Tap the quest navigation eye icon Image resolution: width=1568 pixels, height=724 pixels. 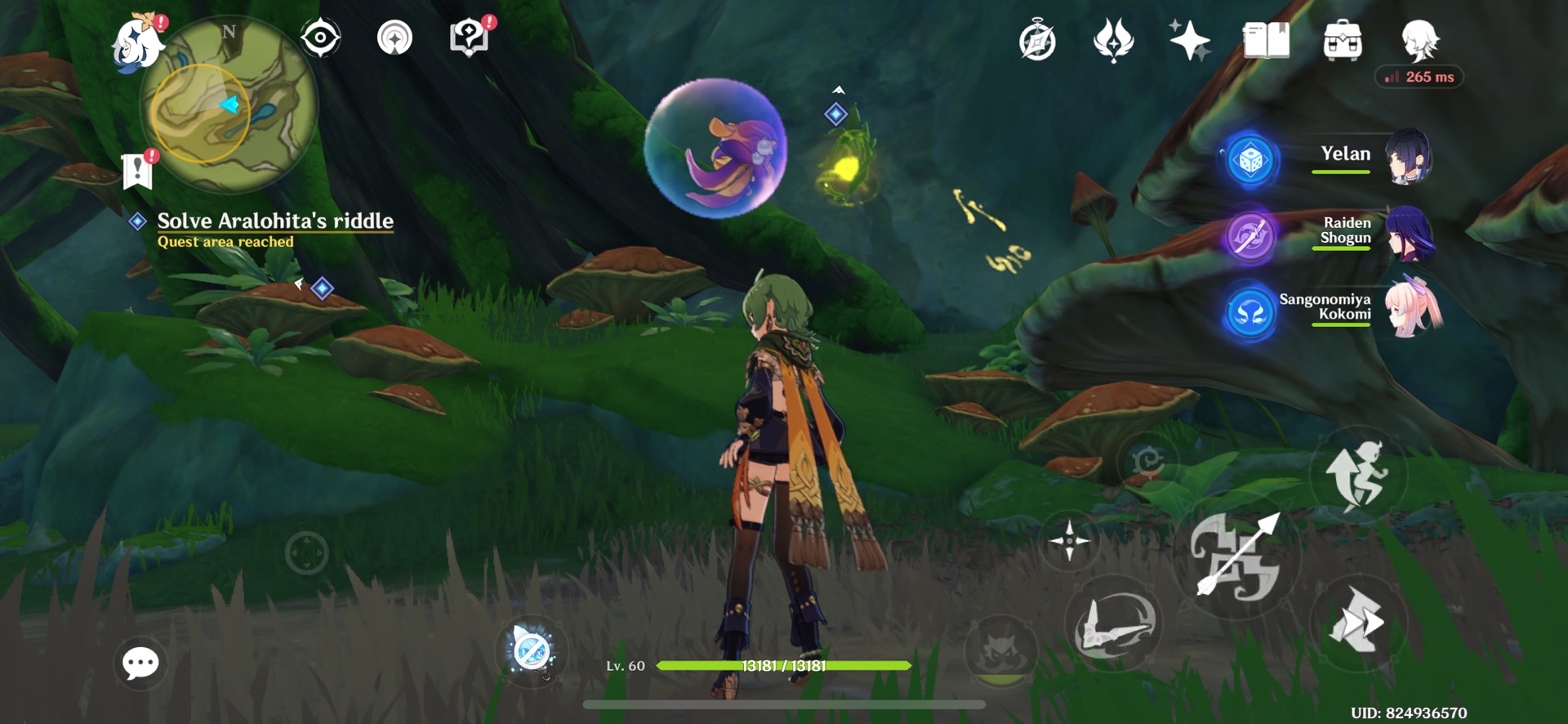320,37
